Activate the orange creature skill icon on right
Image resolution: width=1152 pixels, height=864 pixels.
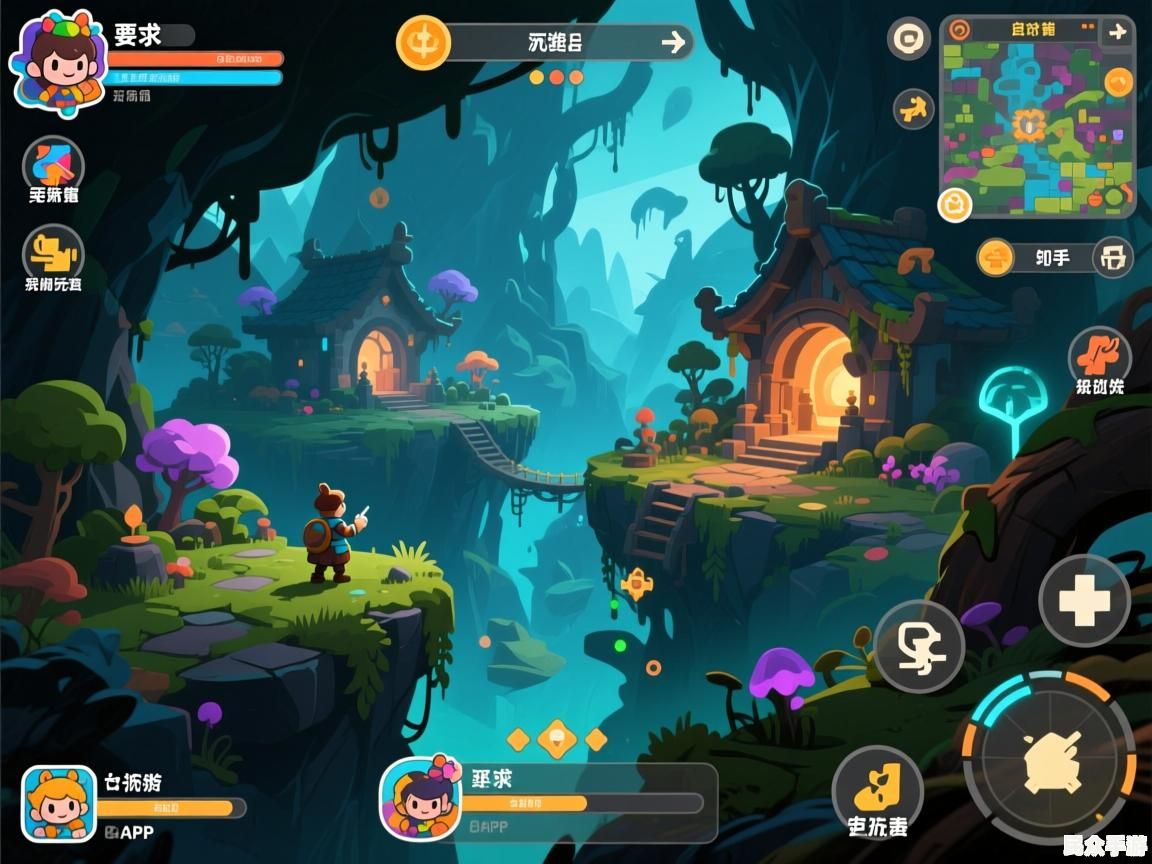1099,356
